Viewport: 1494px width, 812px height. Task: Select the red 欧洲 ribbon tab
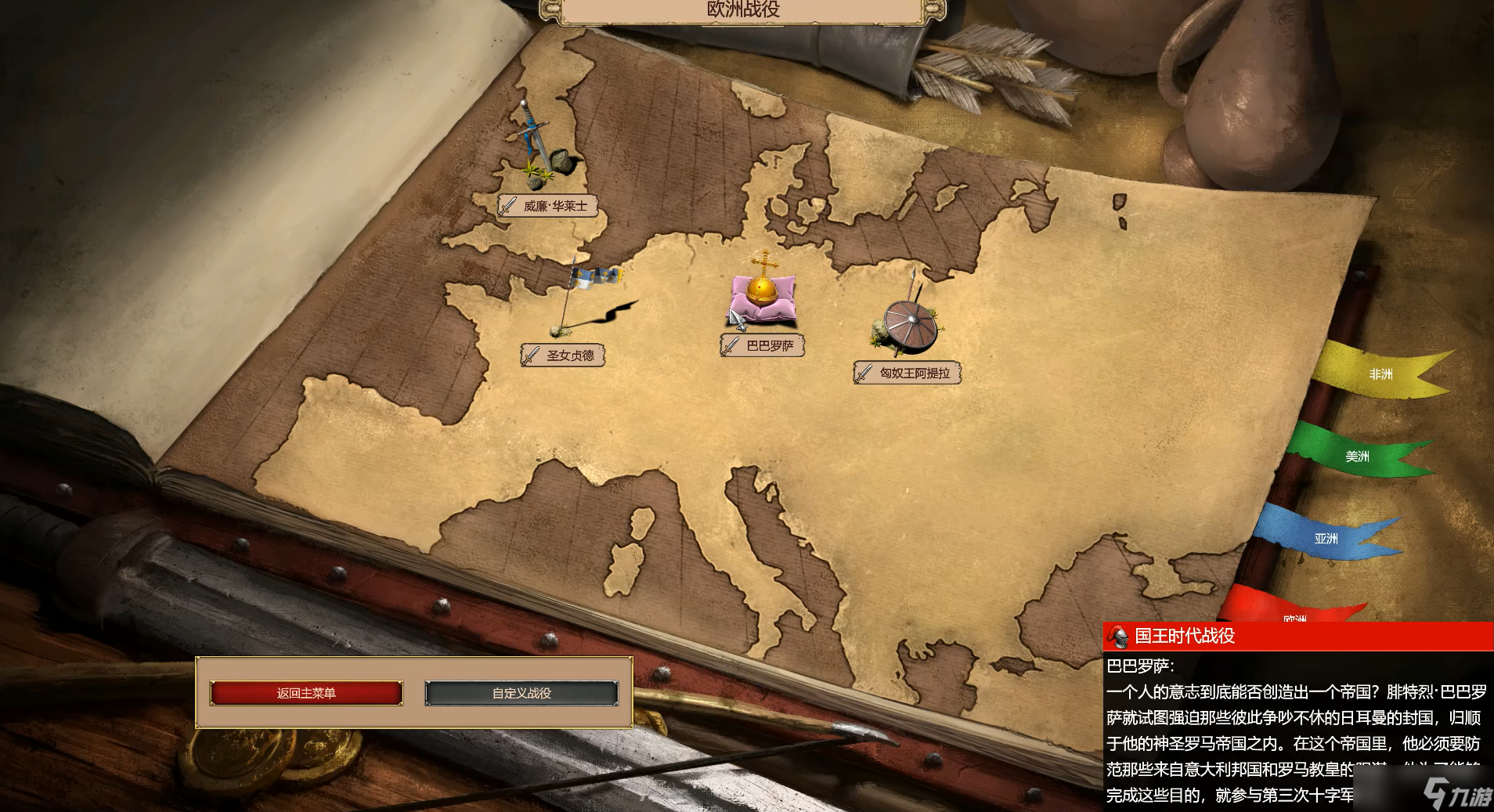(1293, 613)
